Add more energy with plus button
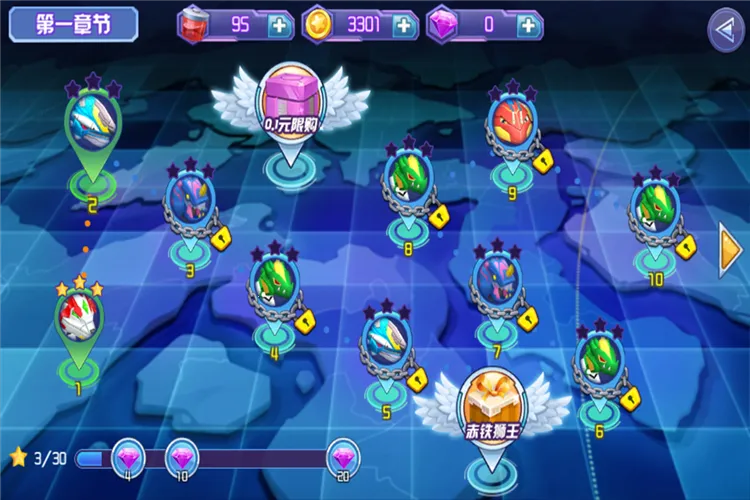Viewport: 750px width, 500px height. pos(279,25)
